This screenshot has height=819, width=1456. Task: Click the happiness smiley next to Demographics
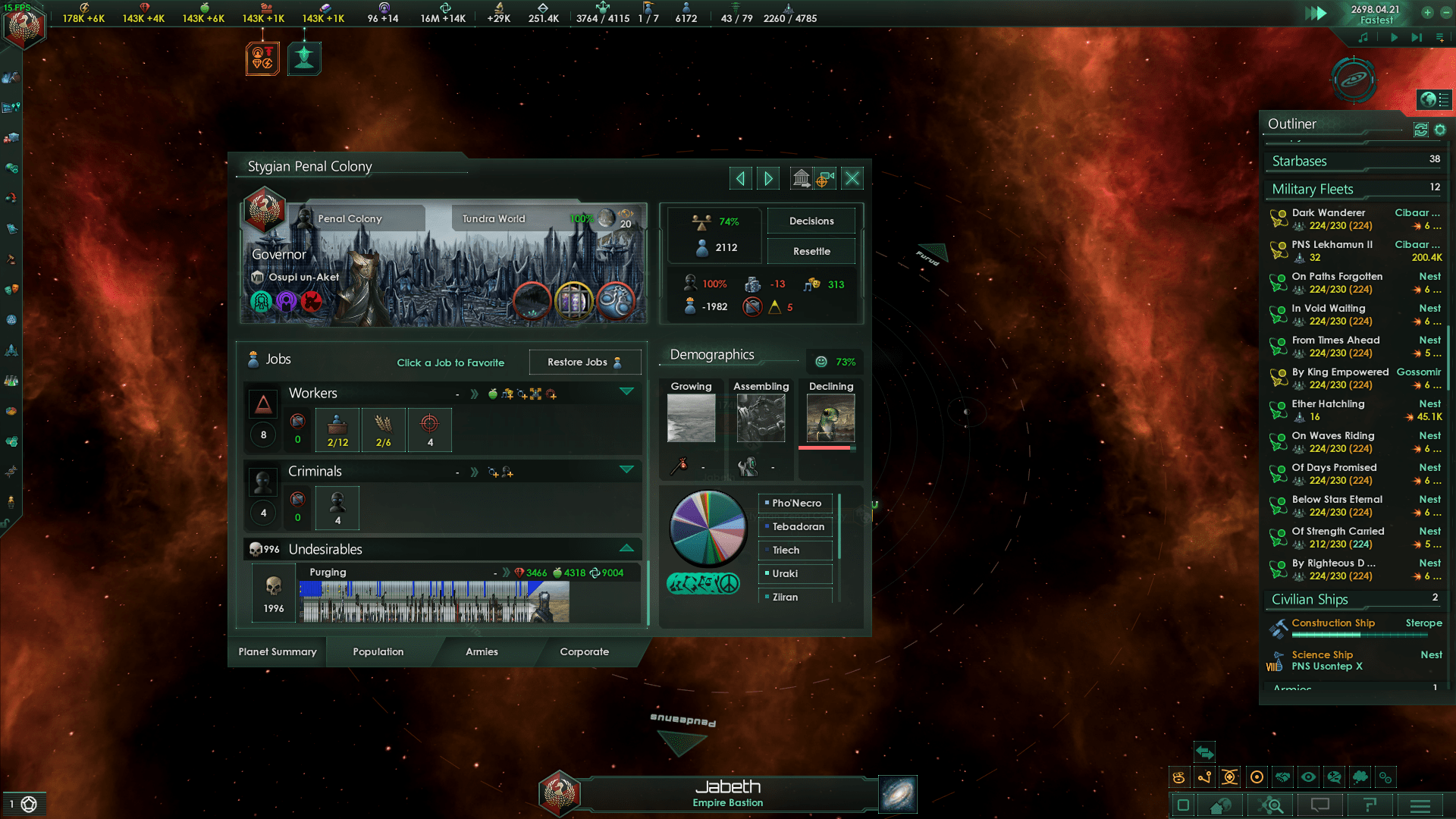pyautogui.click(x=821, y=362)
